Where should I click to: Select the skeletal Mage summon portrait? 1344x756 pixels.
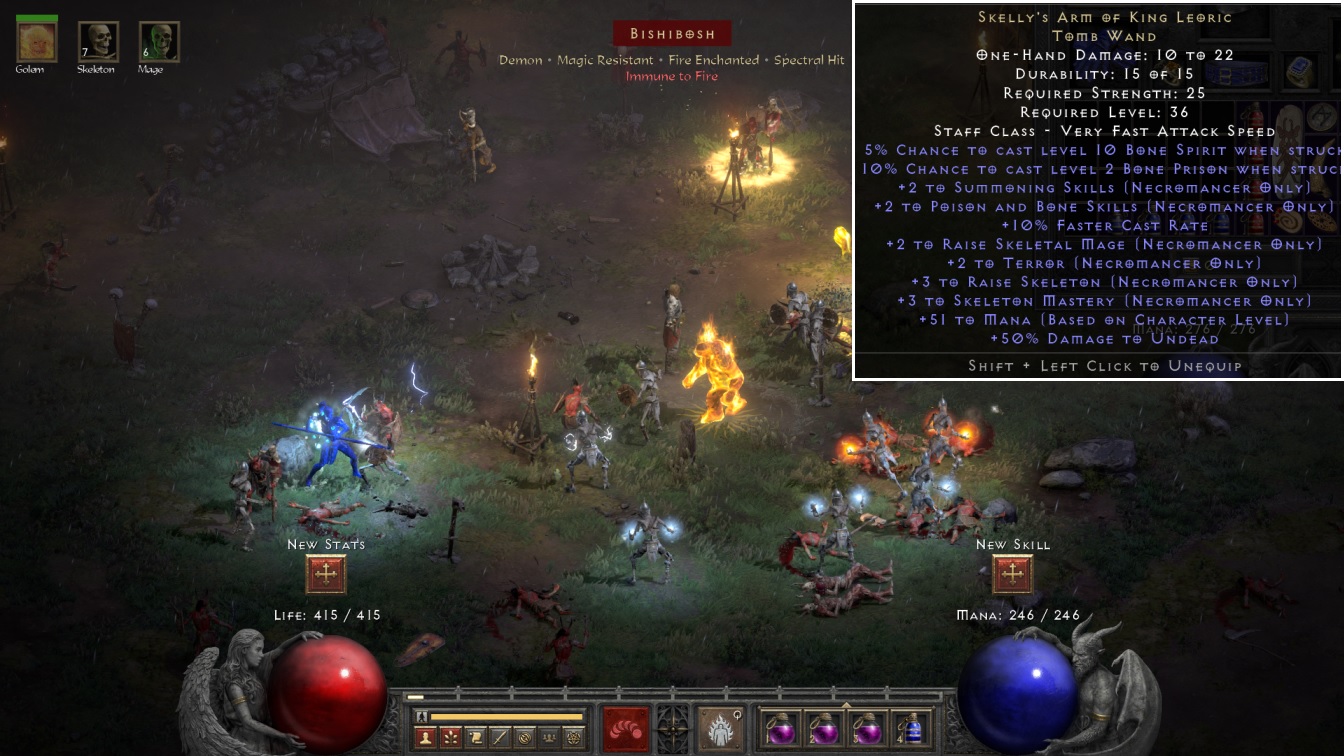[x=159, y=41]
